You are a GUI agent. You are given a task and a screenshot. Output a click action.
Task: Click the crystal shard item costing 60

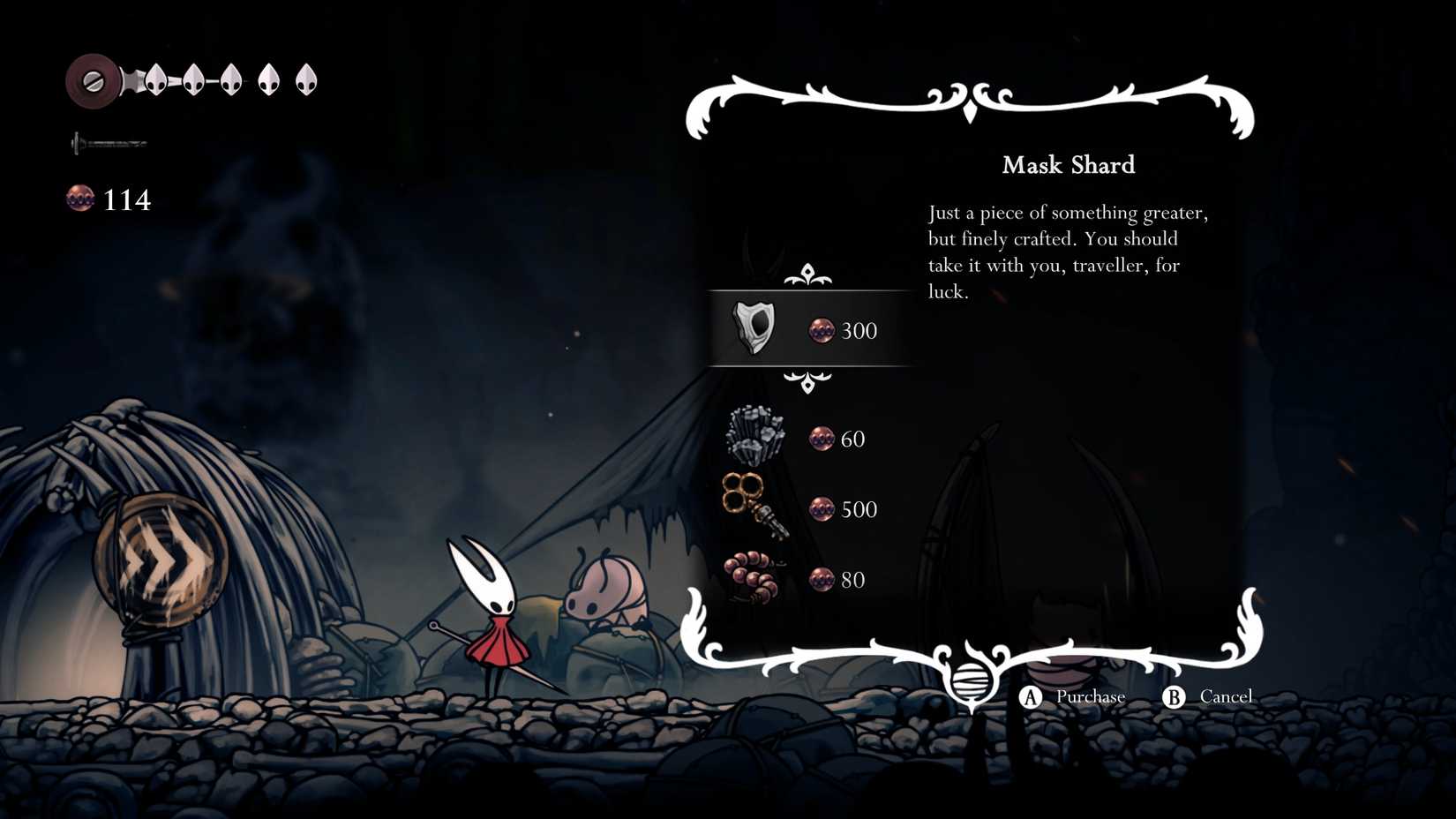click(757, 436)
